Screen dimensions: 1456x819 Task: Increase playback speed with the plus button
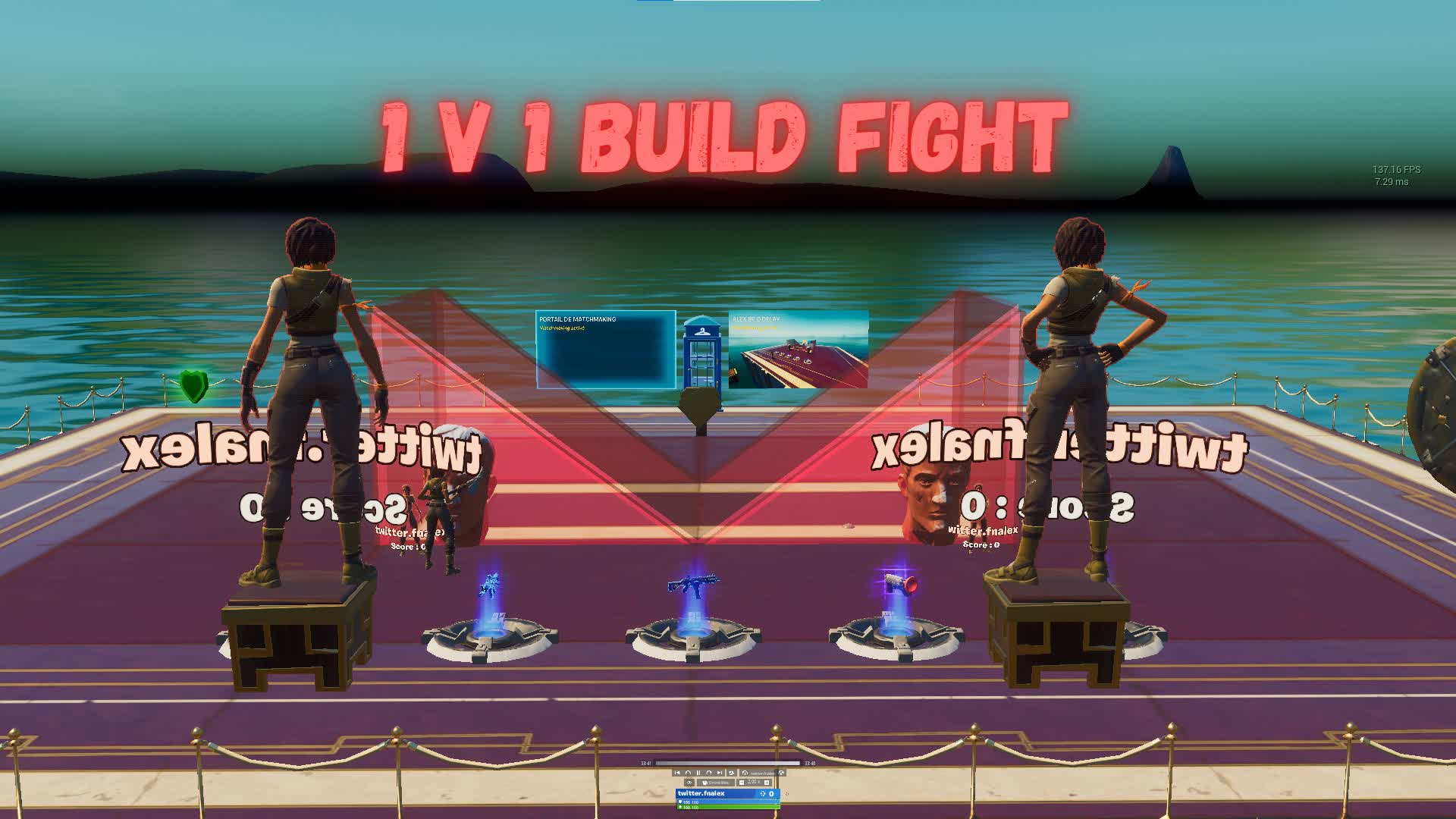click(x=767, y=782)
